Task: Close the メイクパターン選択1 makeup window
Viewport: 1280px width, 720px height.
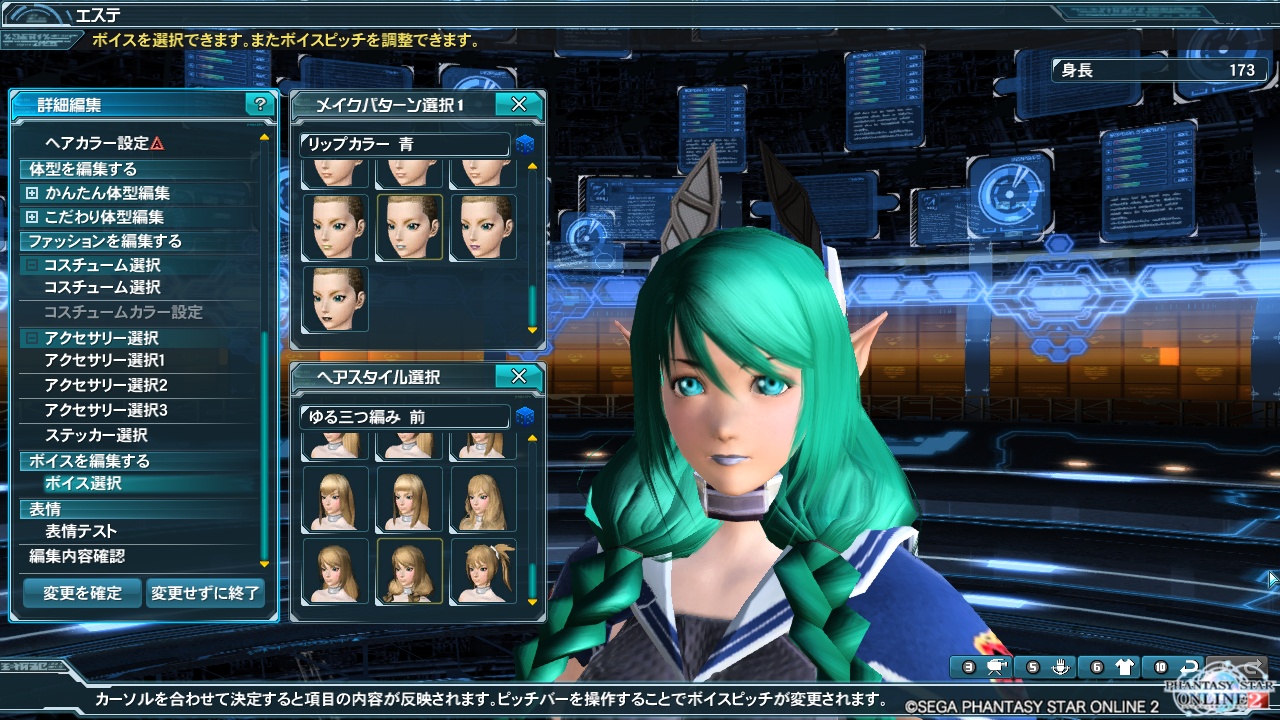Action: pyautogui.click(x=518, y=104)
